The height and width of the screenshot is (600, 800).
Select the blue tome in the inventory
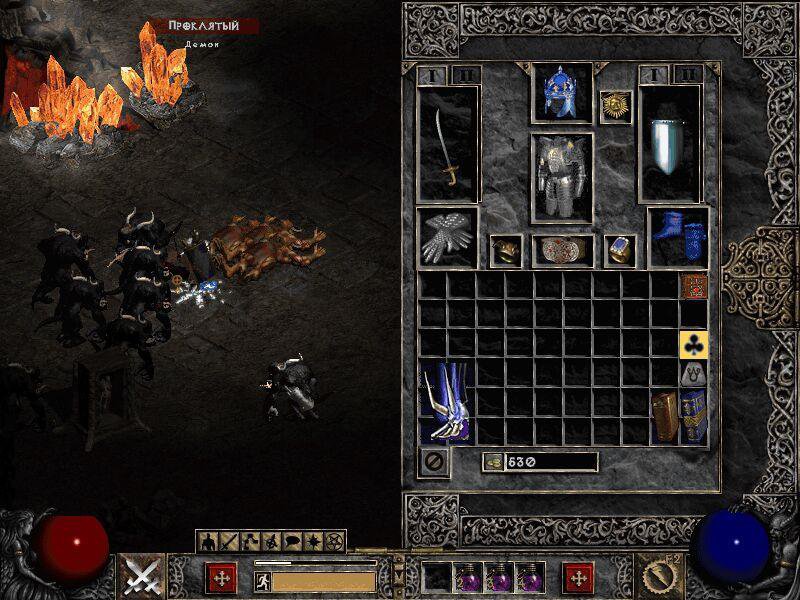pos(693,417)
